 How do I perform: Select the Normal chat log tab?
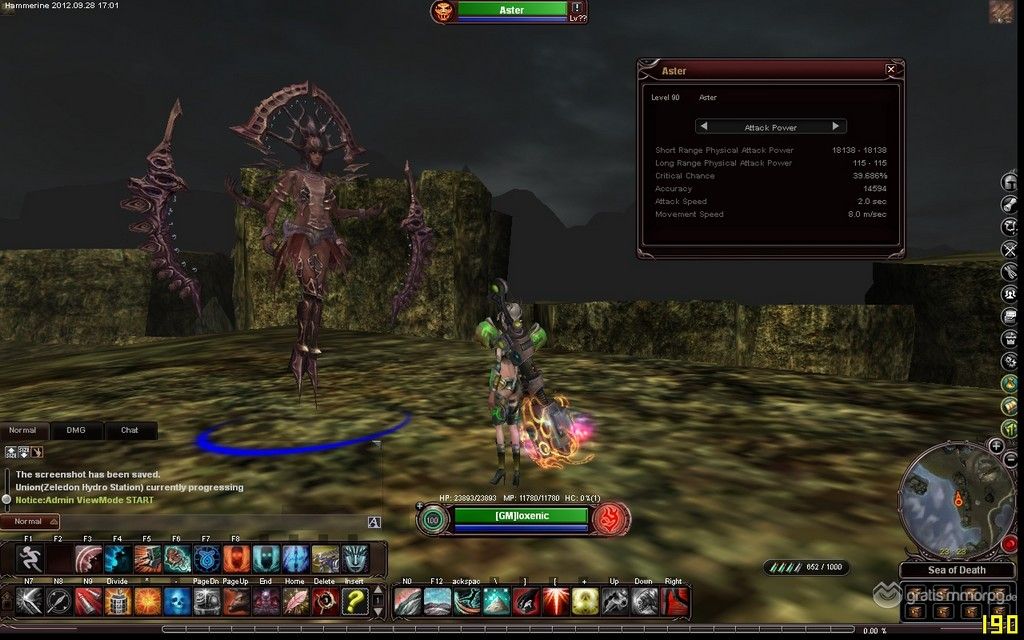pos(23,431)
